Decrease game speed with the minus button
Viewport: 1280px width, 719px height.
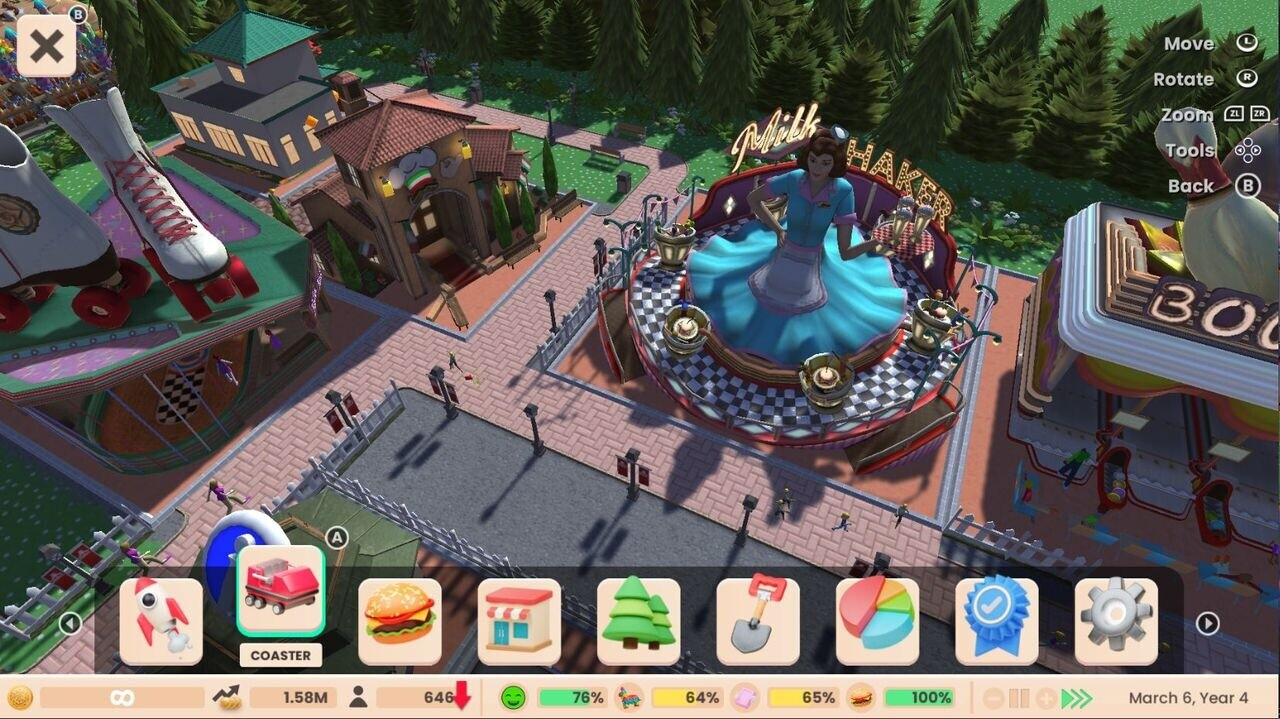993,698
